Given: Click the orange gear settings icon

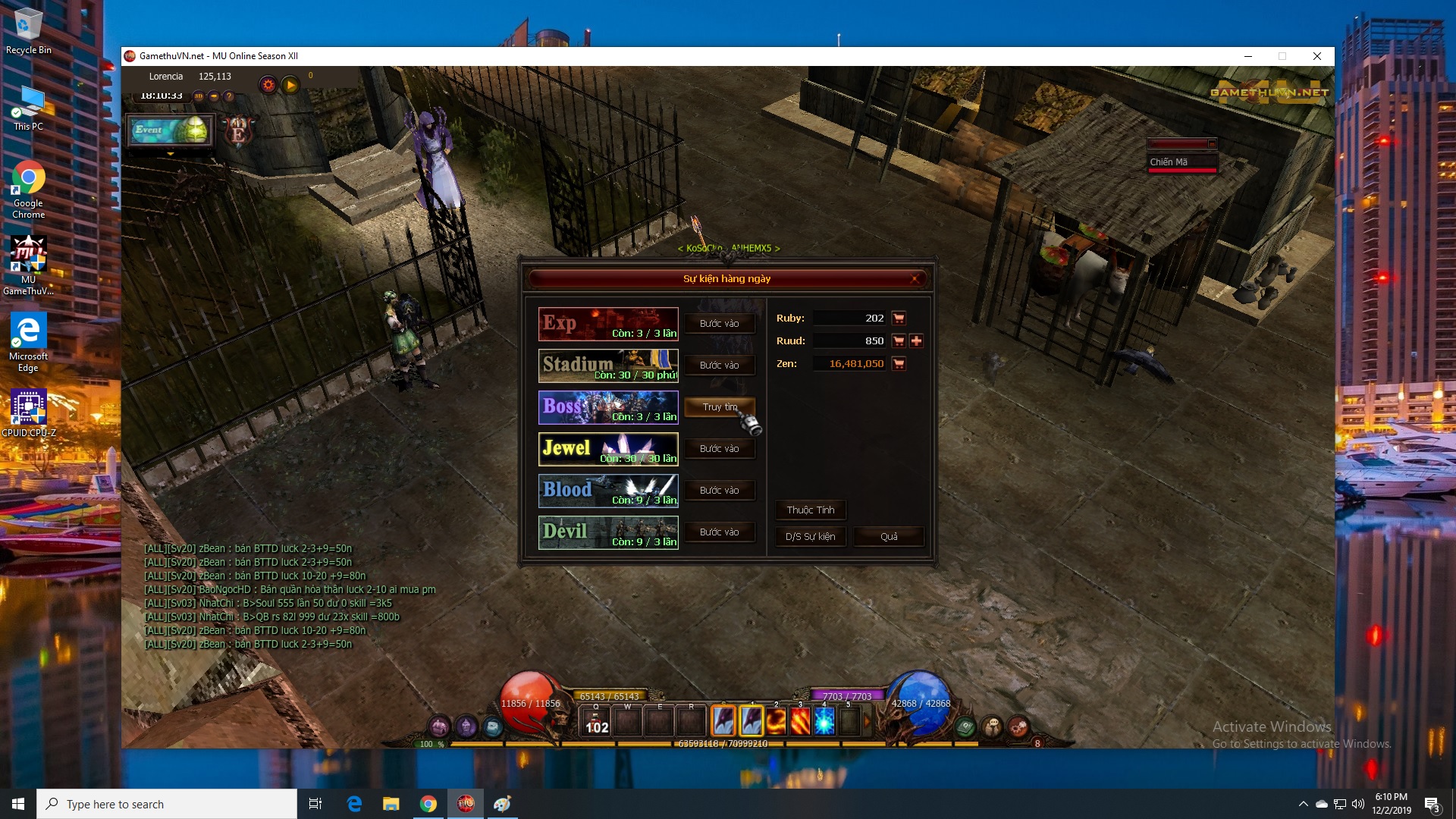Looking at the screenshot, I should pos(268,85).
